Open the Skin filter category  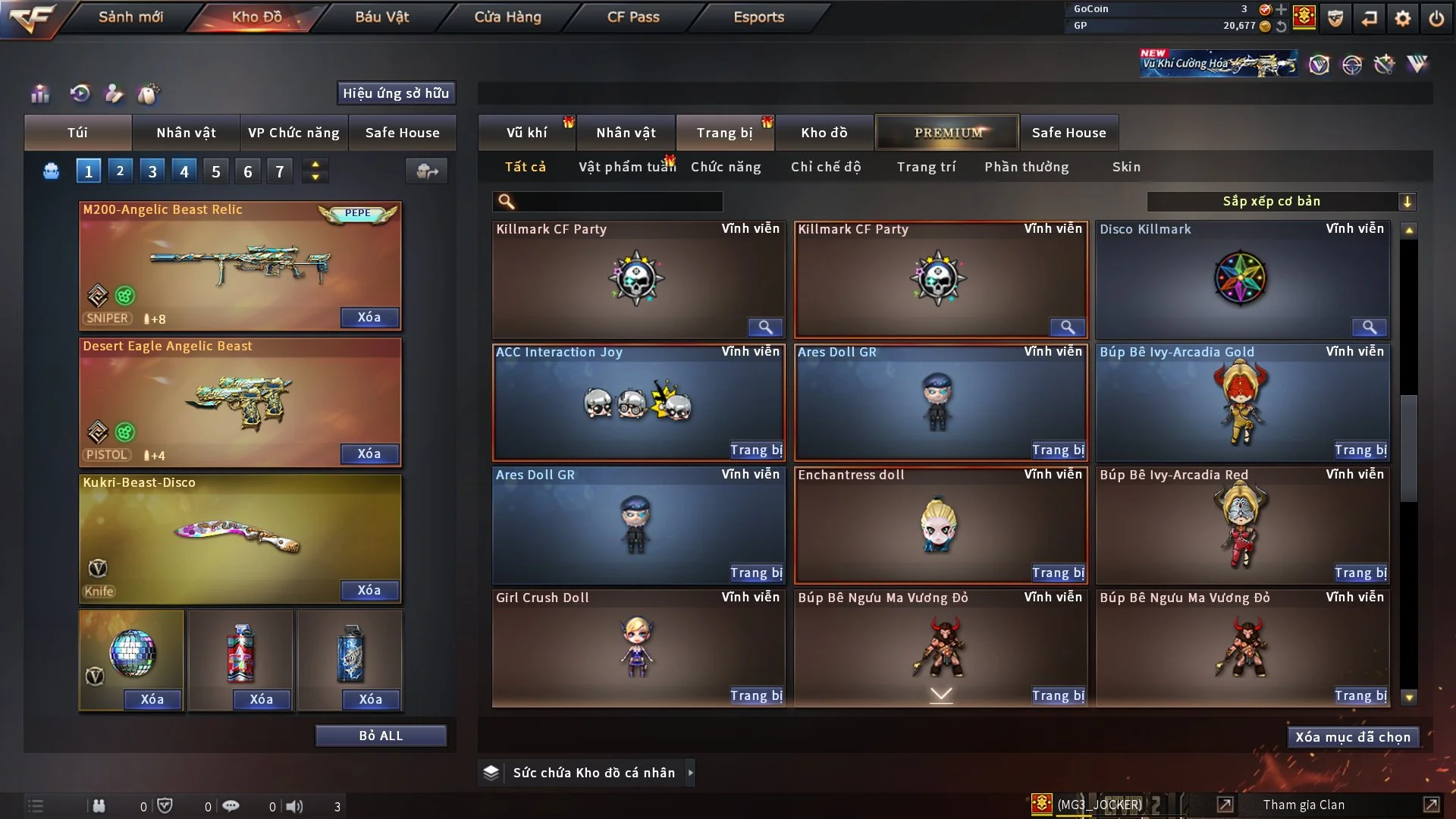click(1125, 167)
